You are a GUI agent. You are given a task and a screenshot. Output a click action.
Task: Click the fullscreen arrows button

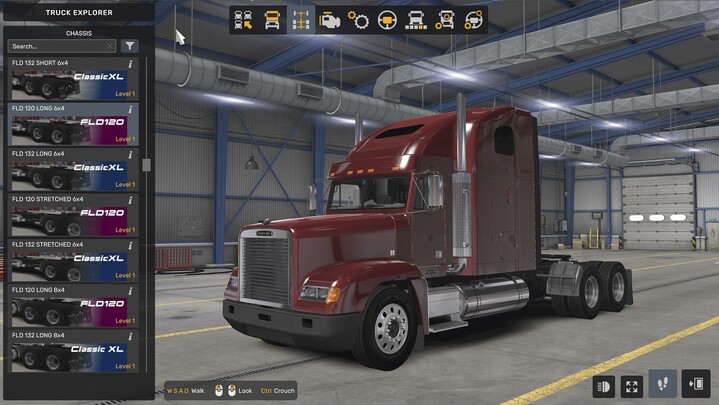tap(632, 384)
